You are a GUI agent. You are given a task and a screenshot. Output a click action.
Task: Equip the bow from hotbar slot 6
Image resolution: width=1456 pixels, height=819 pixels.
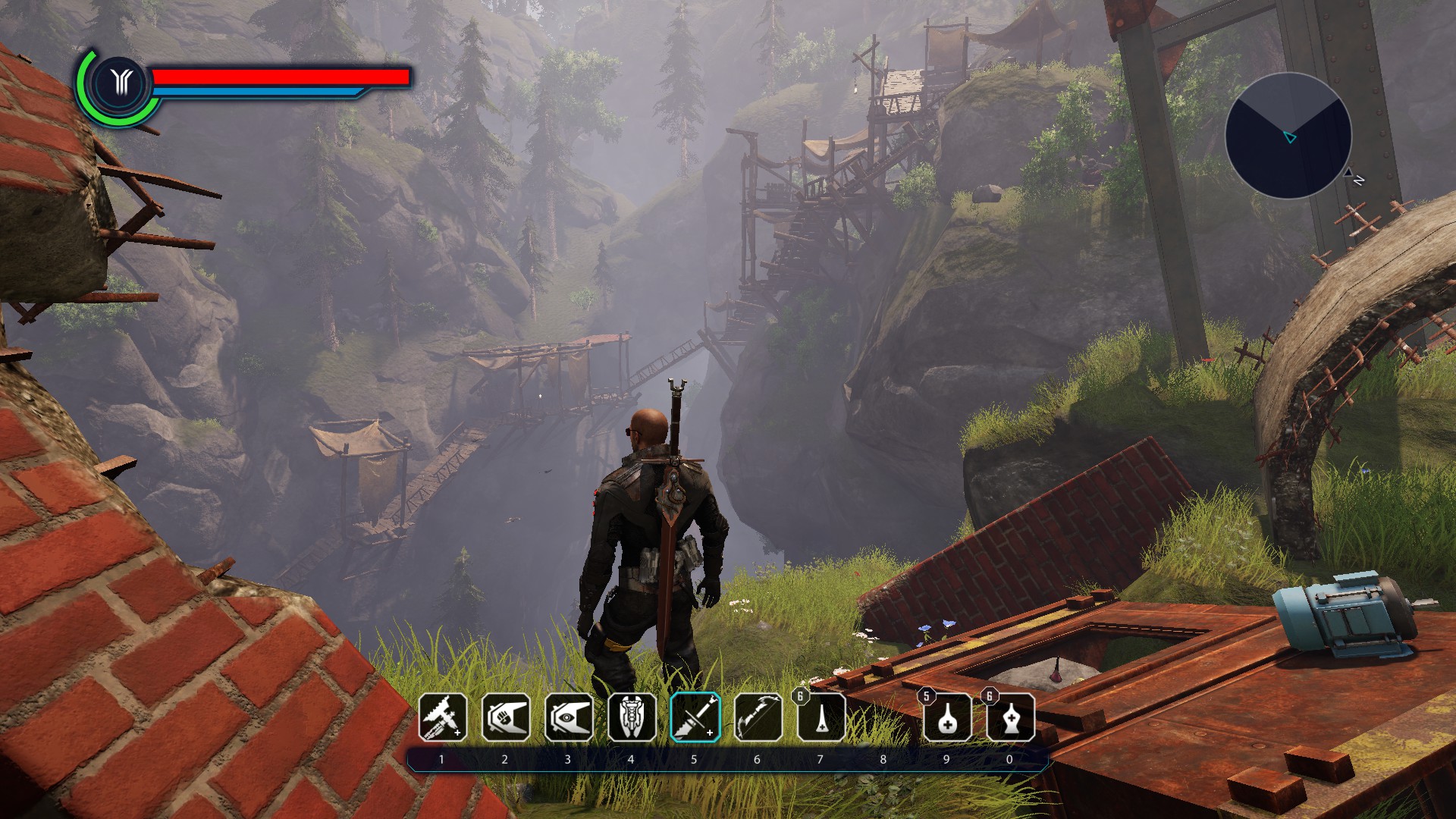tap(758, 717)
